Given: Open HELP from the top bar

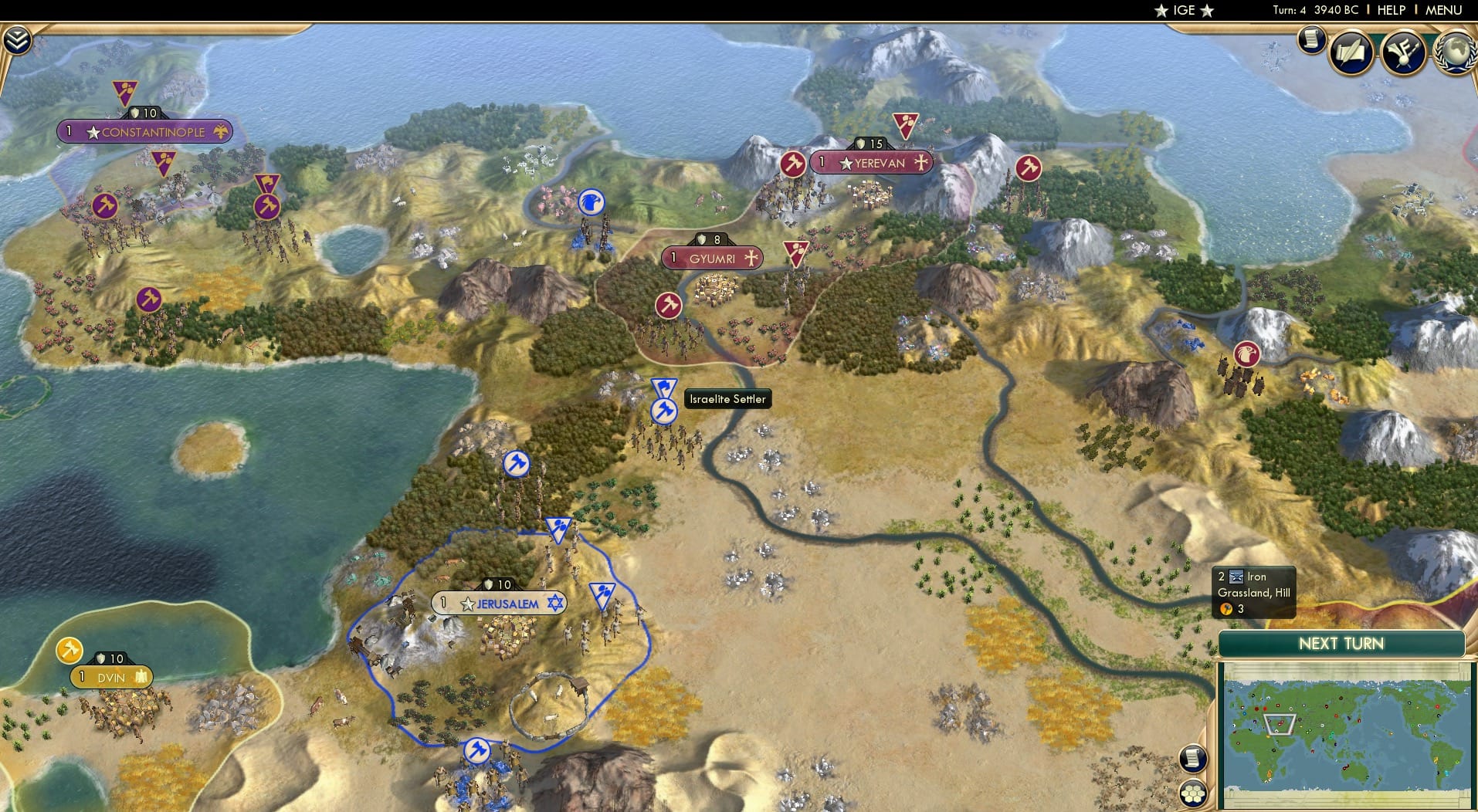Looking at the screenshot, I should coord(1390,11).
